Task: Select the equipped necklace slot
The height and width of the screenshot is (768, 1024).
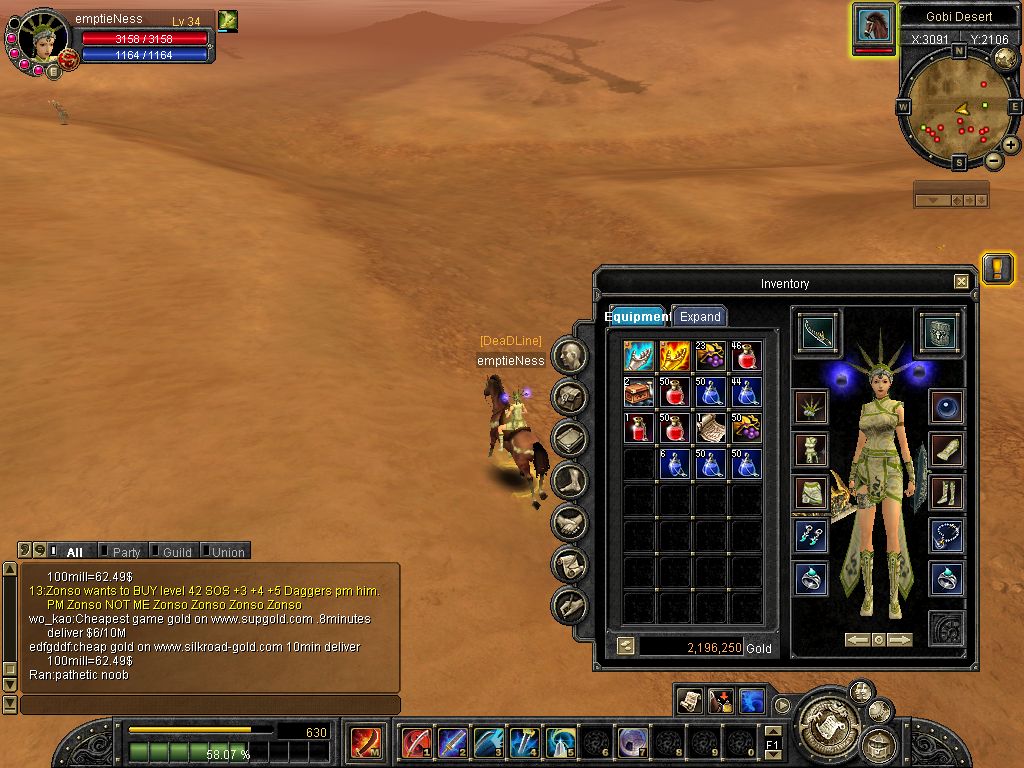Action: [x=946, y=535]
